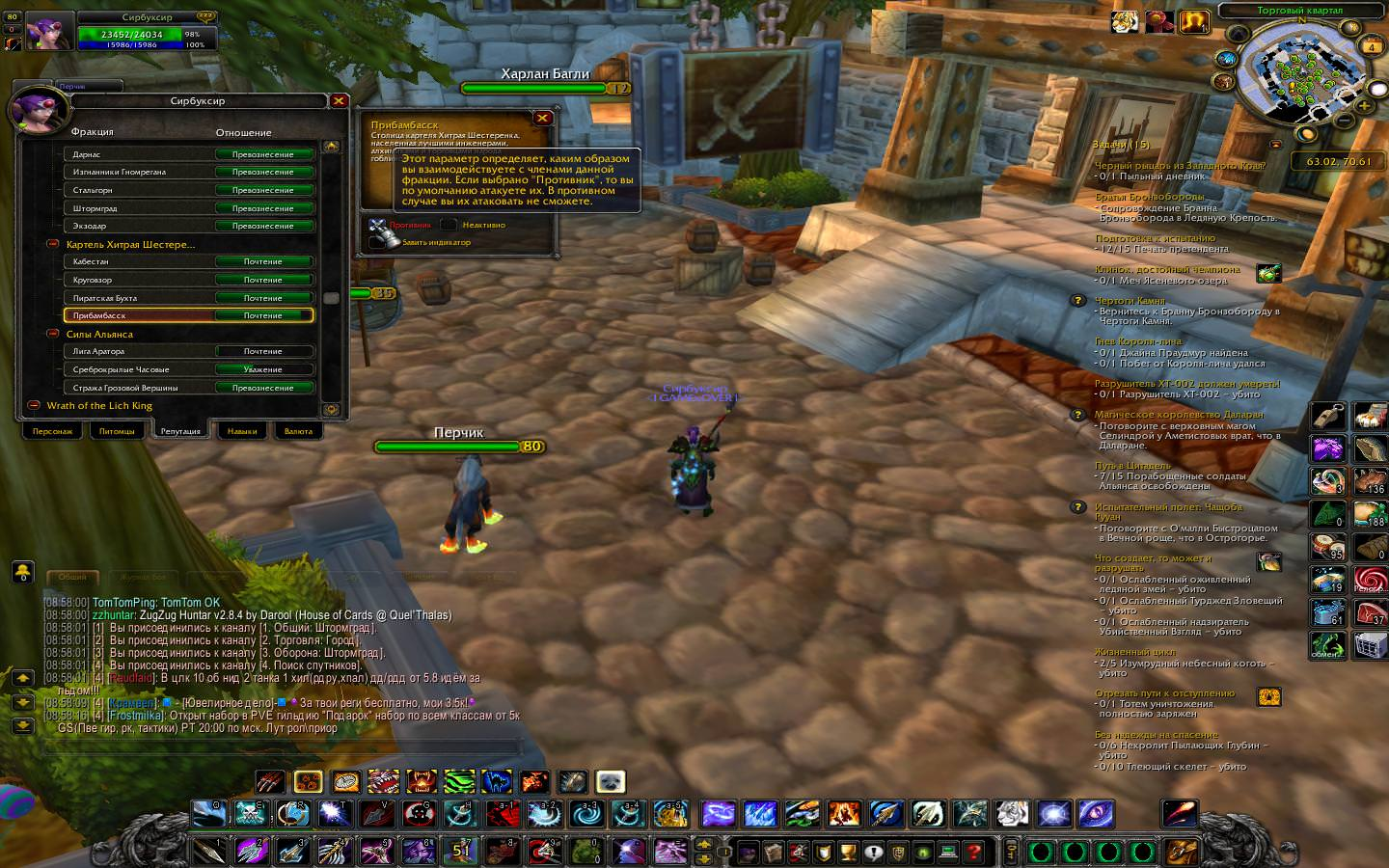Toggle the Неактивно checkbox
Viewport: 1389px width, 868px height.
449,225
